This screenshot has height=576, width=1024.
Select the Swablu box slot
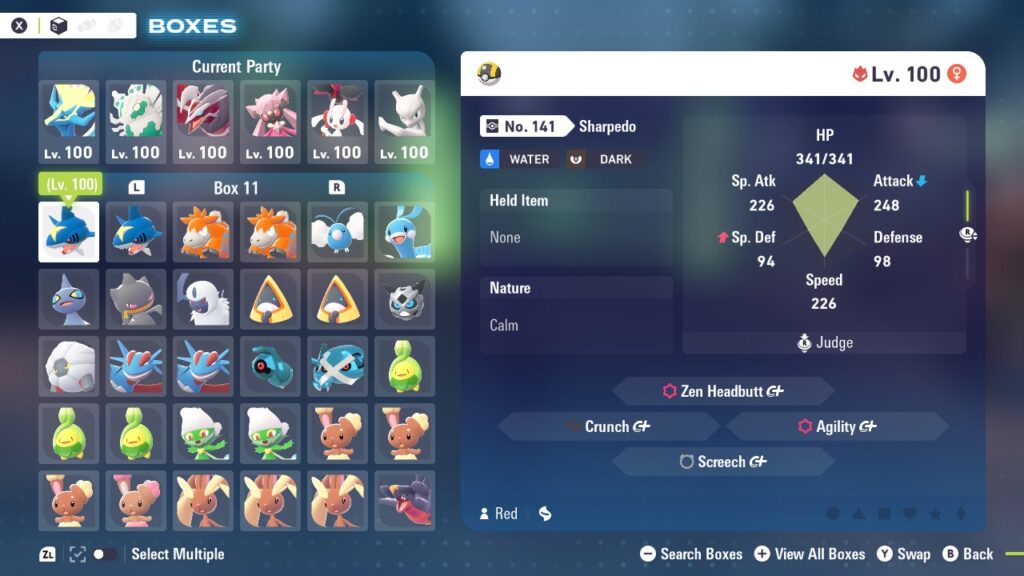coord(338,232)
